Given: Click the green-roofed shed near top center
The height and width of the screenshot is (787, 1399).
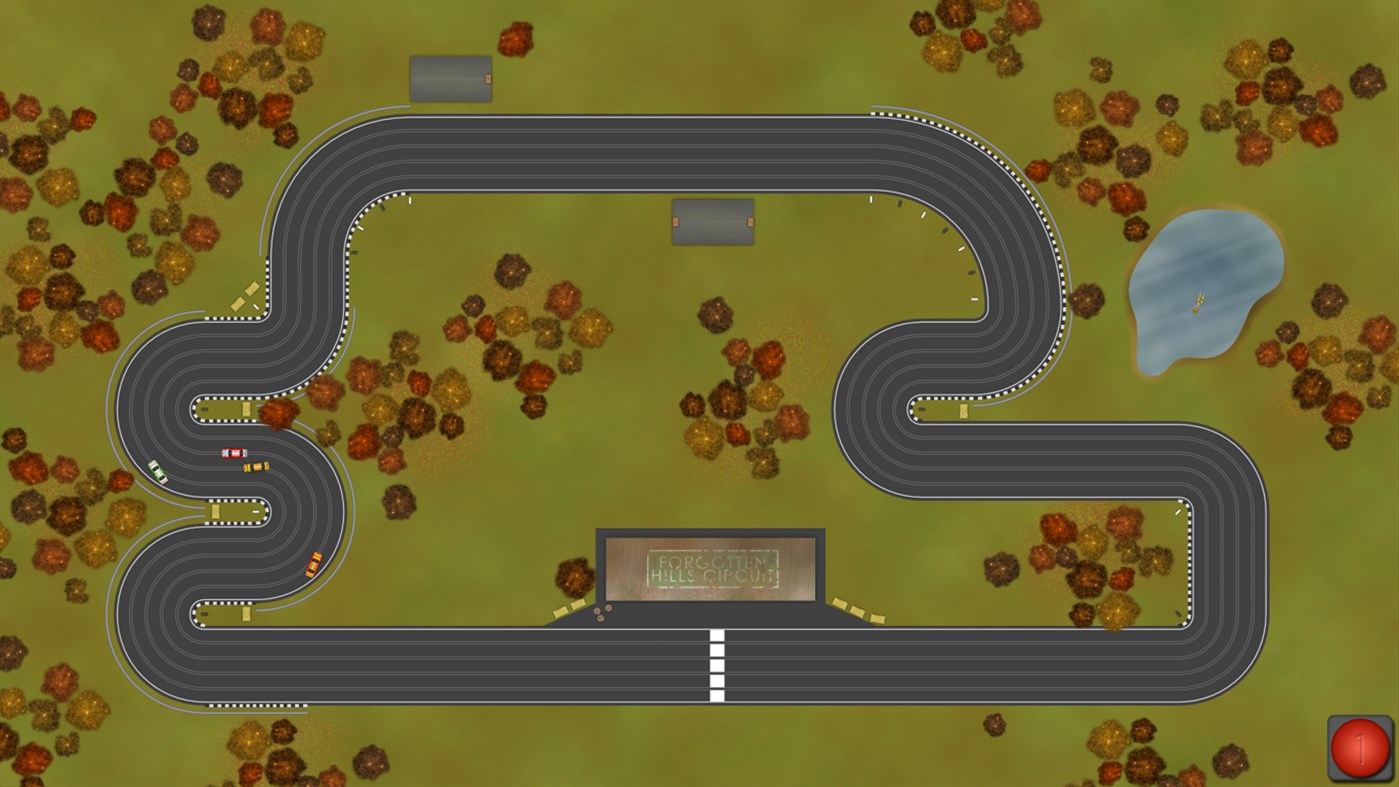Looking at the screenshot, I should 711,222.
